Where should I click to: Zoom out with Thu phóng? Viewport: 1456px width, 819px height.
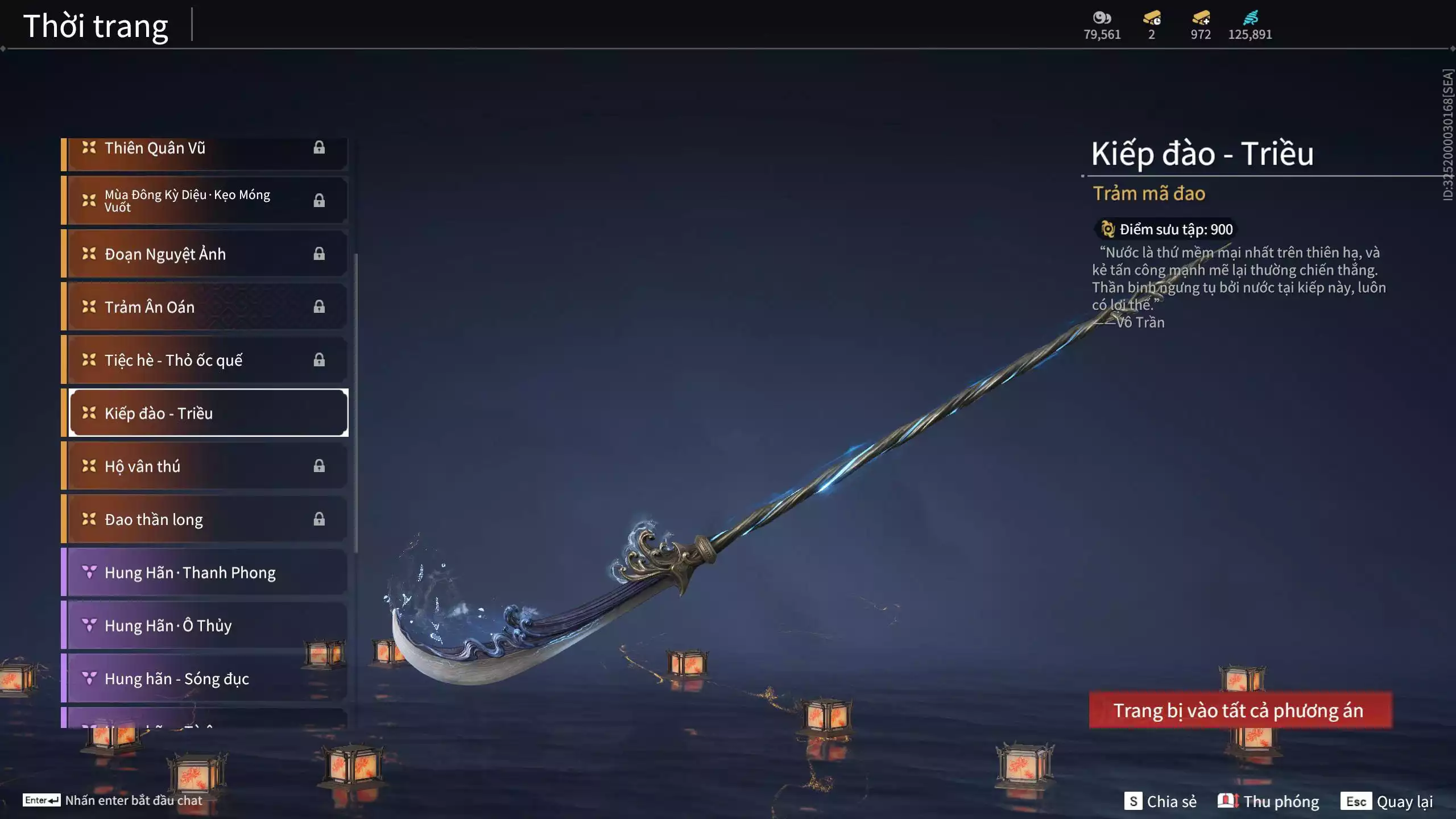pyautogui.click(x=1268, y=801)
